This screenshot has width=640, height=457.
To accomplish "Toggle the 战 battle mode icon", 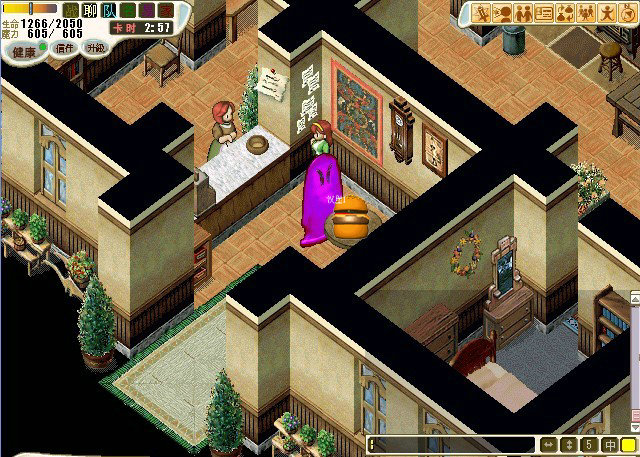I will click(73, 10).
